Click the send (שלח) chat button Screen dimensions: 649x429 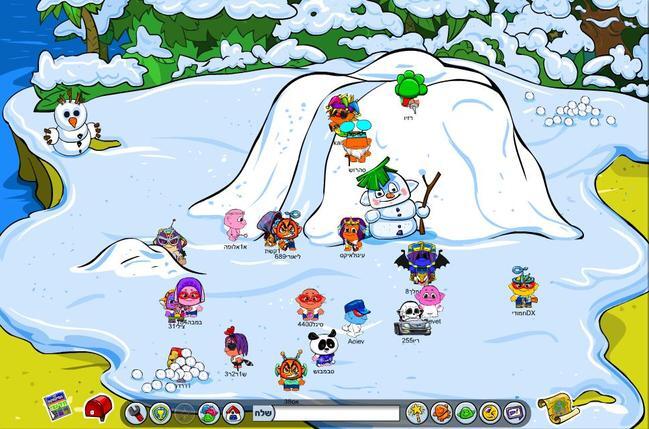tap(261, 412)
